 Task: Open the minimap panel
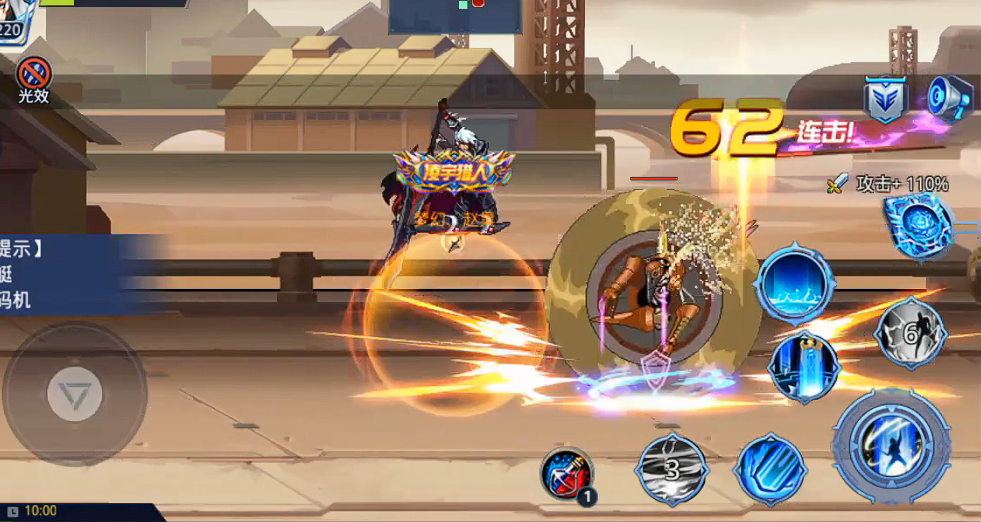[455, 16]
